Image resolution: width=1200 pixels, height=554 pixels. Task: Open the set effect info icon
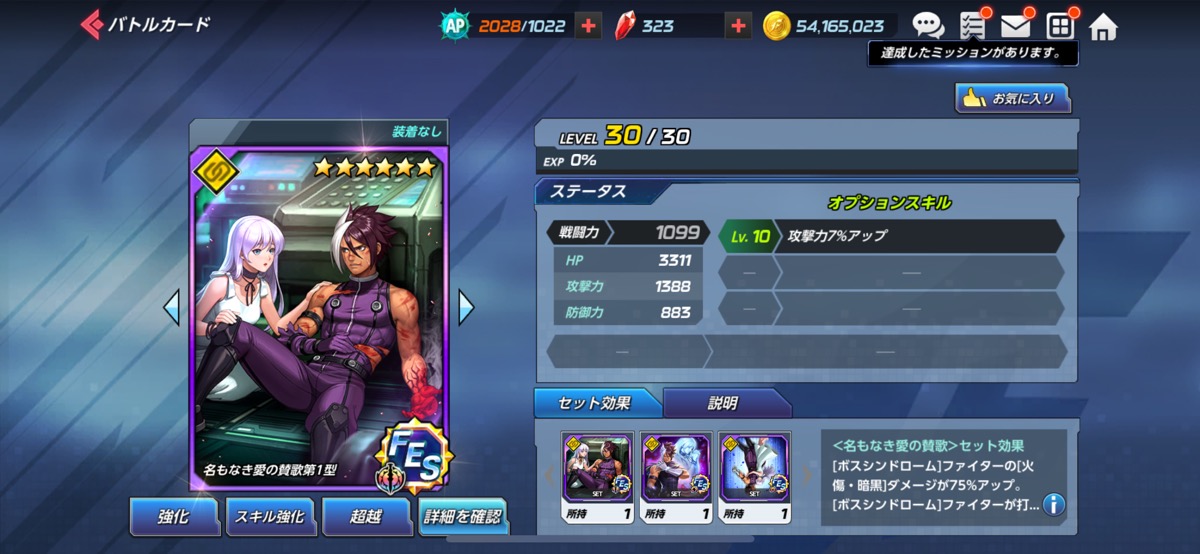coord(1053,504)
